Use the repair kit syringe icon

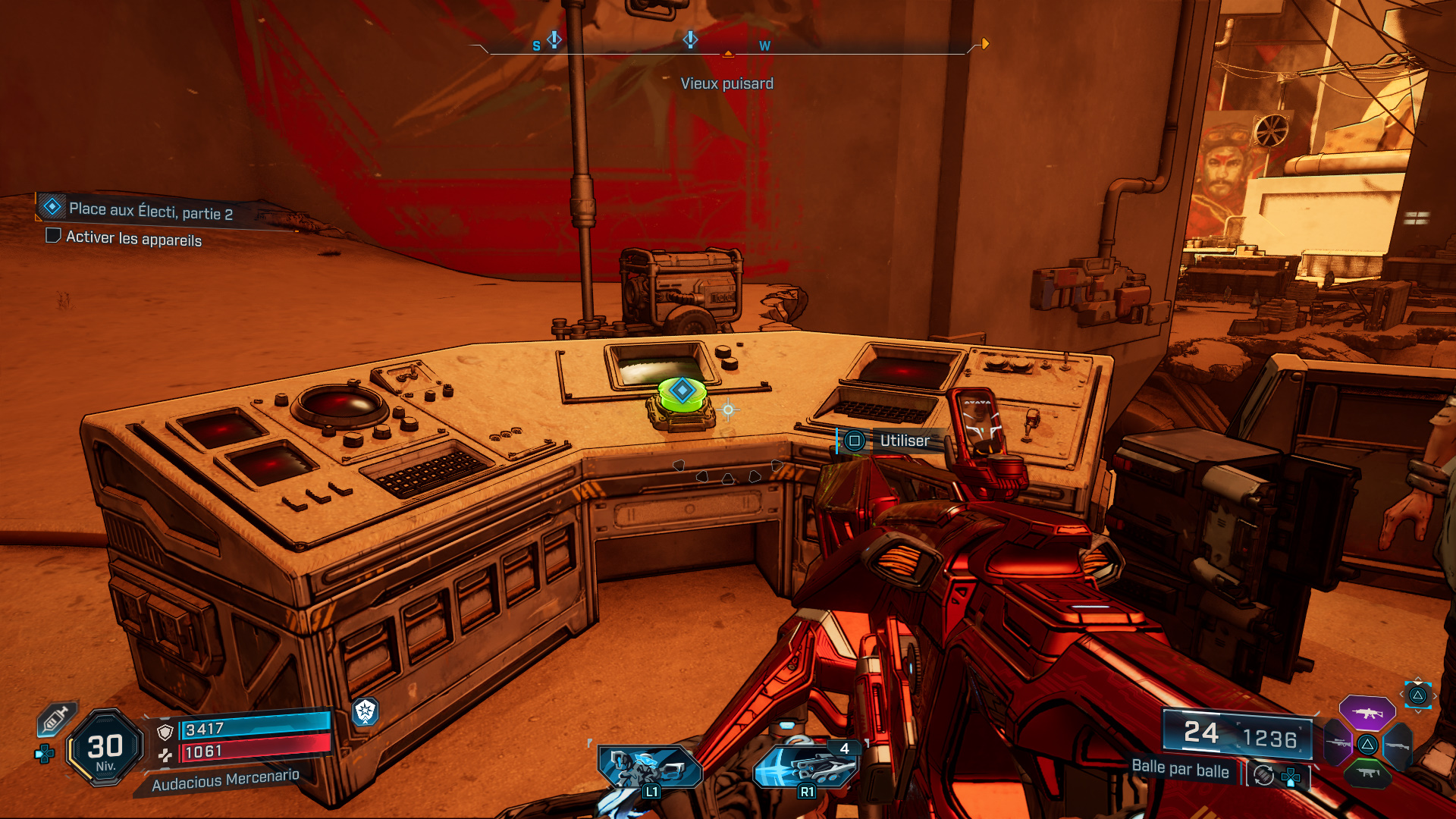(56, 718)
